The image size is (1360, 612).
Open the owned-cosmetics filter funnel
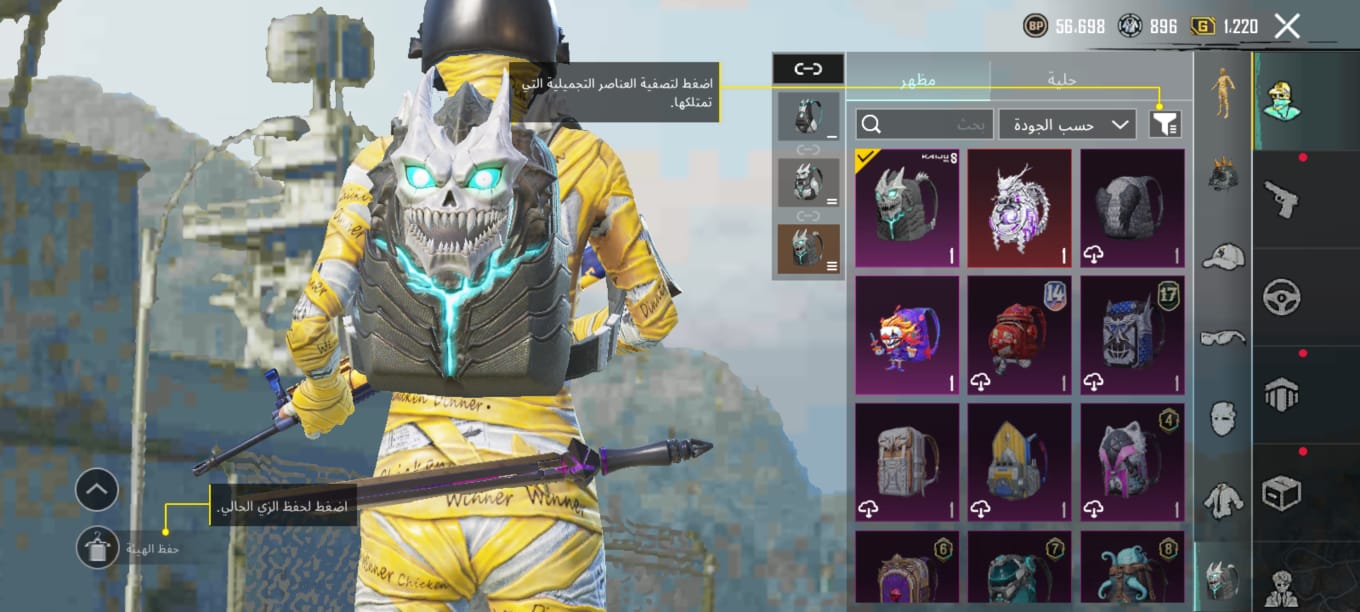(1166, 124)
